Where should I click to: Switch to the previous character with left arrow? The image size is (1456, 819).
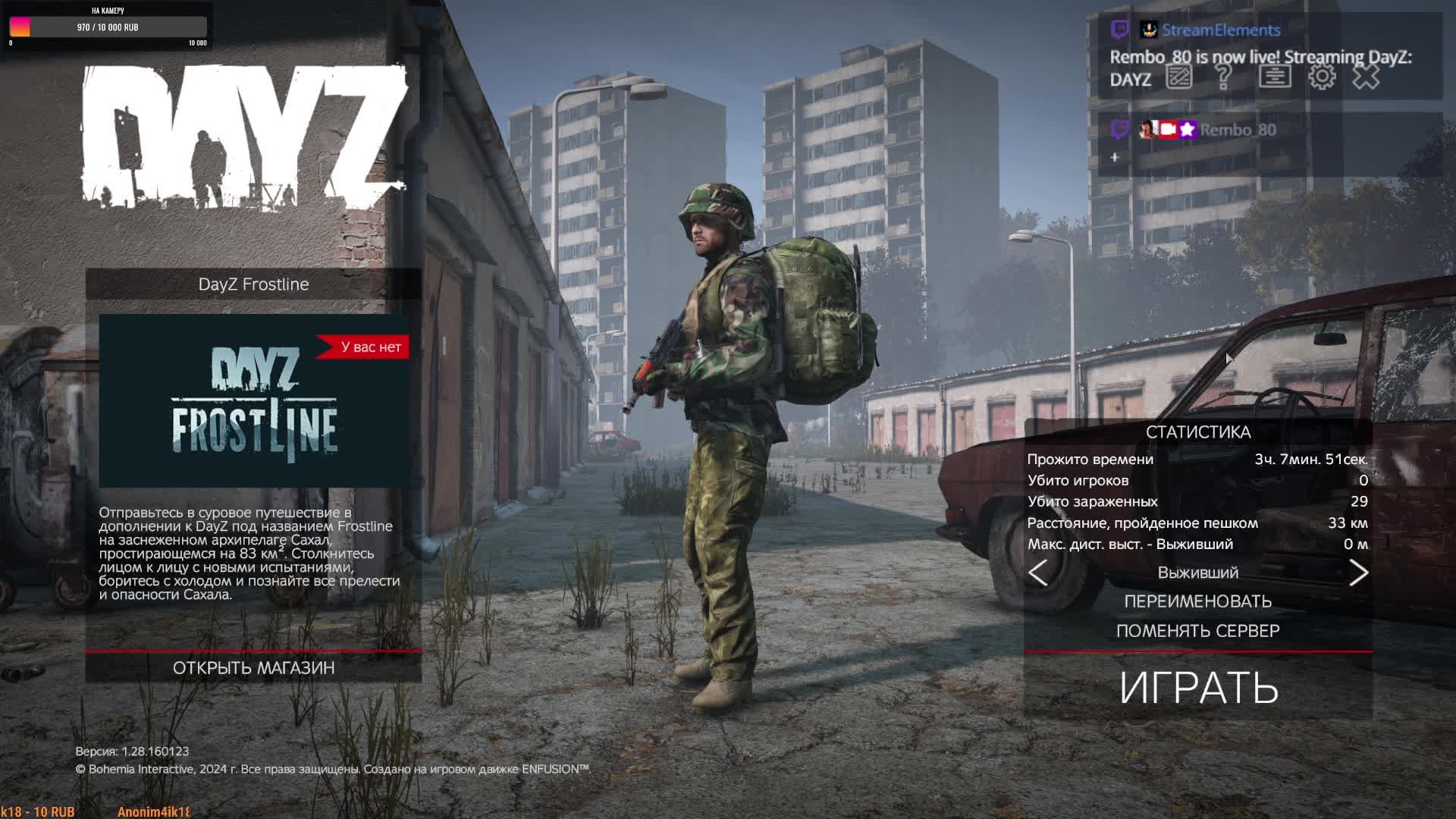coord(1038,573)
